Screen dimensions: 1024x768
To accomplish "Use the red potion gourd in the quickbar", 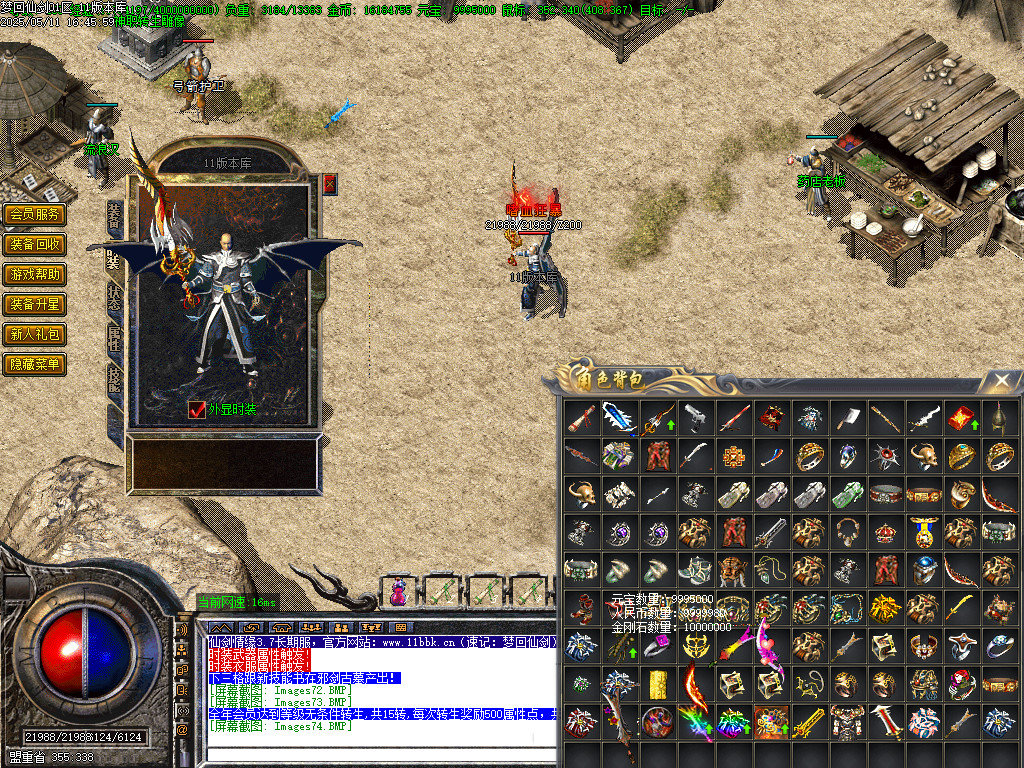I will pos(398,592).
